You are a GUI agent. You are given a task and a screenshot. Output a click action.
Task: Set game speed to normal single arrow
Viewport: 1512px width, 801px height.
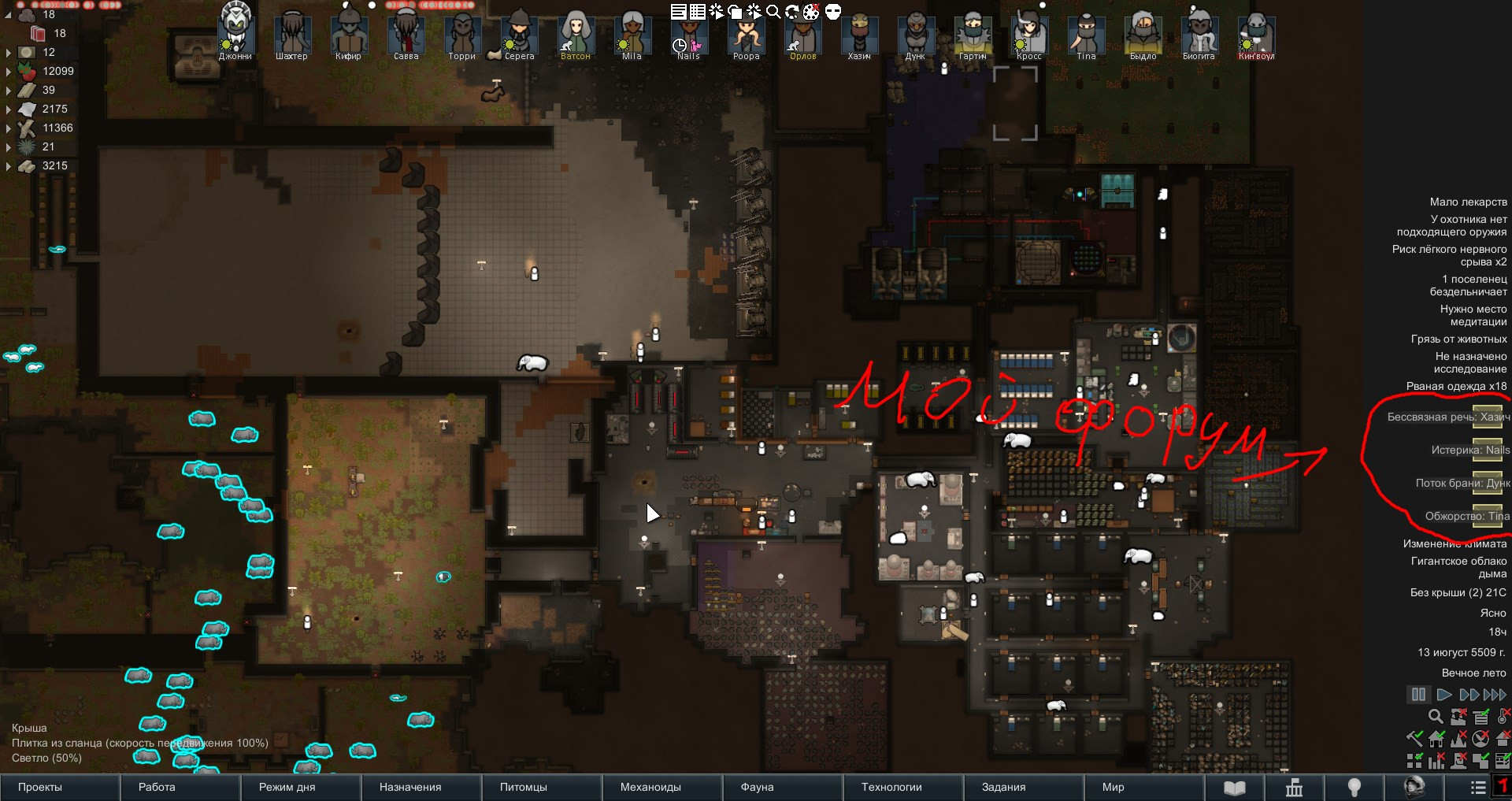(1443, 695)
